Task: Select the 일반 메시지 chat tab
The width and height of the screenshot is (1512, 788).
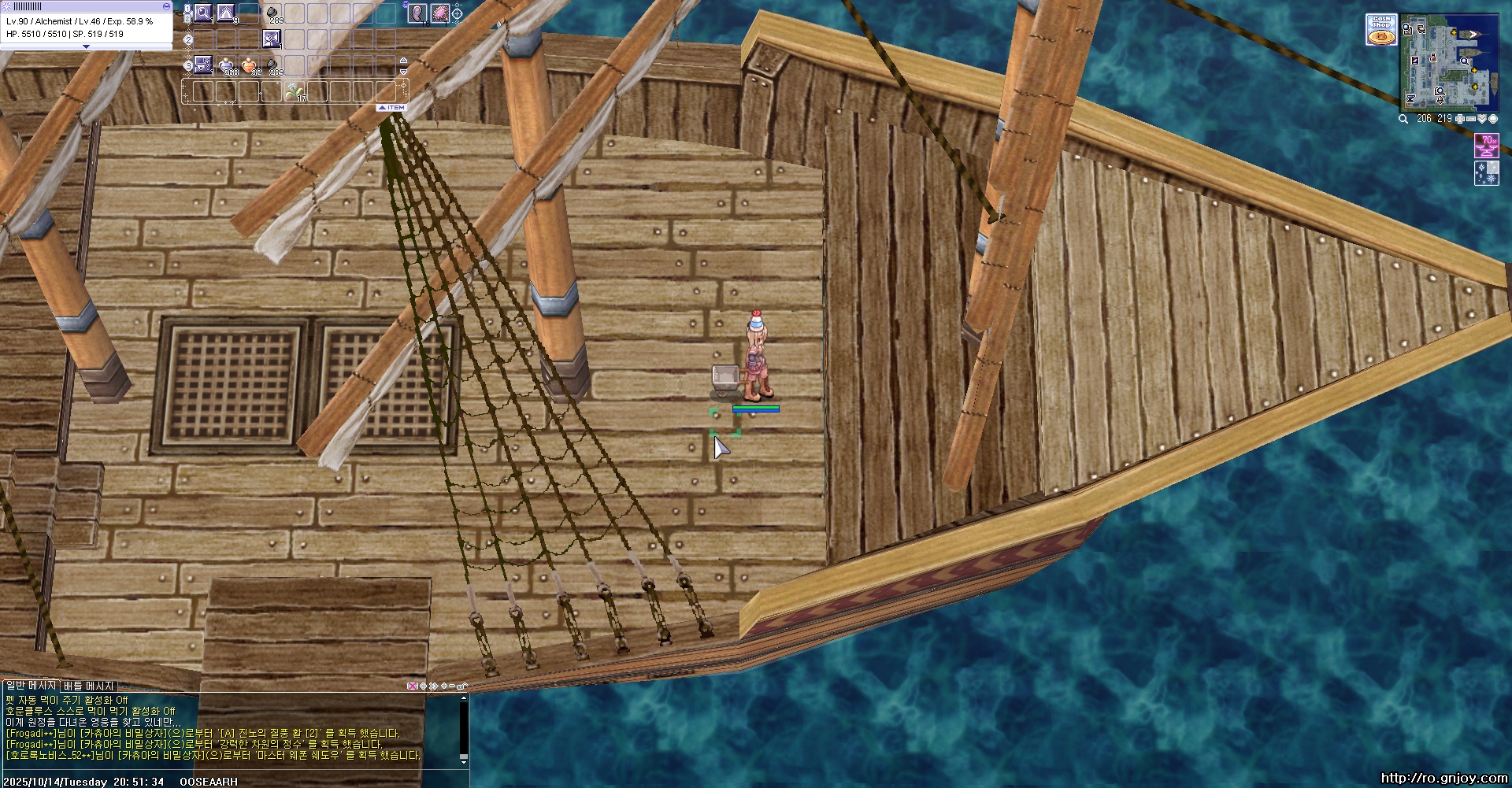Action: pyautogui.click(x=30, y=686)
